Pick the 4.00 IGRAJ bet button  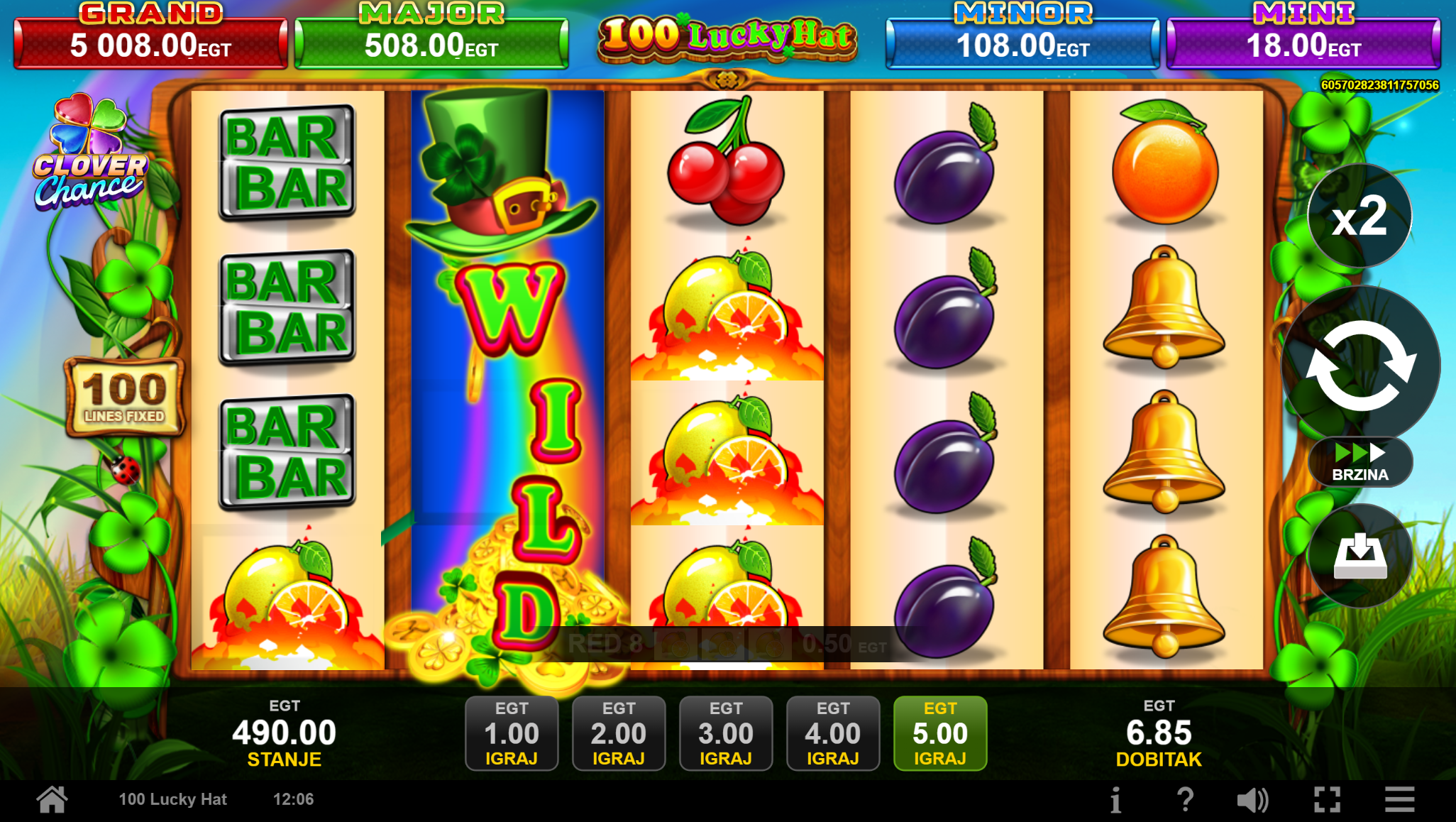coord(833,733)
